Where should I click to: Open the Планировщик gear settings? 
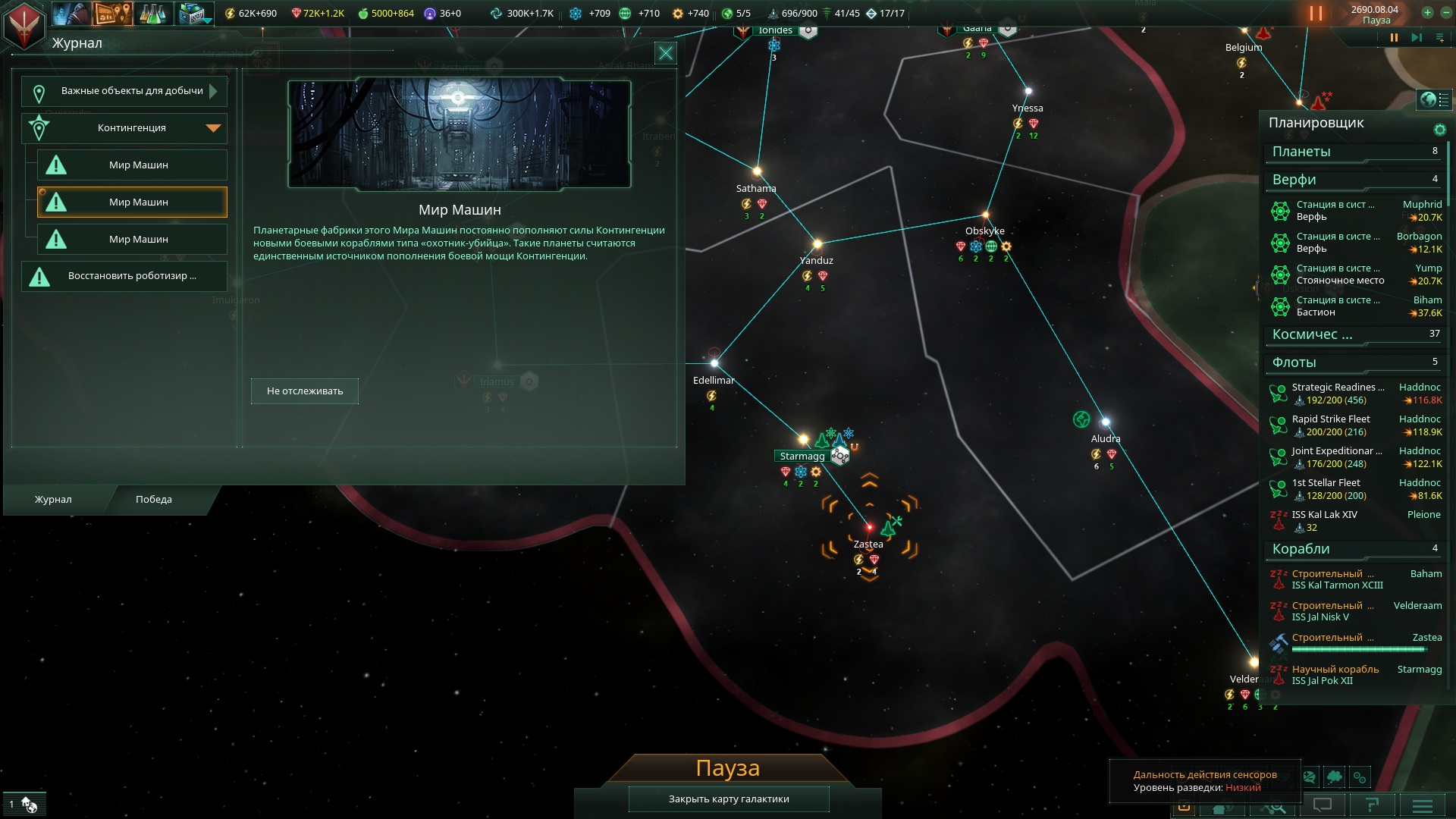[1439, 130]
